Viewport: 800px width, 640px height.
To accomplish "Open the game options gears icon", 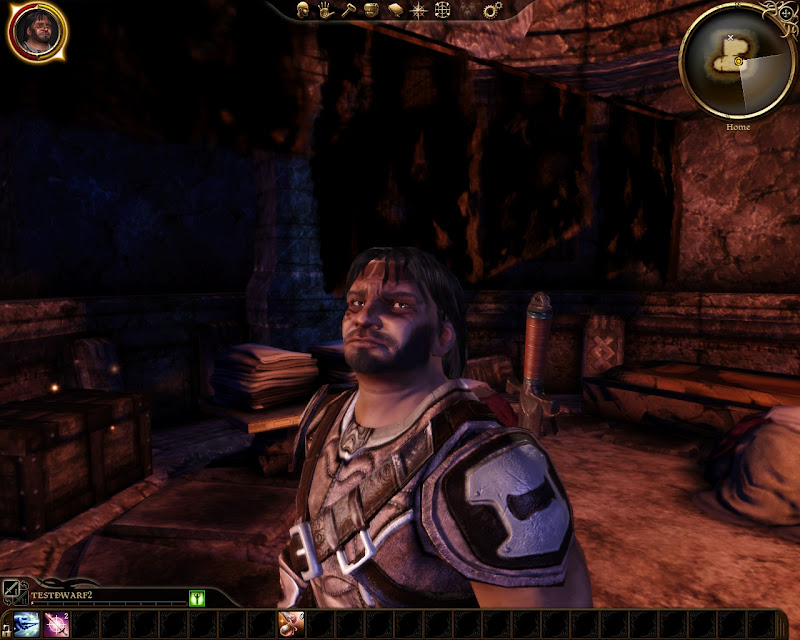I will 491,10.
